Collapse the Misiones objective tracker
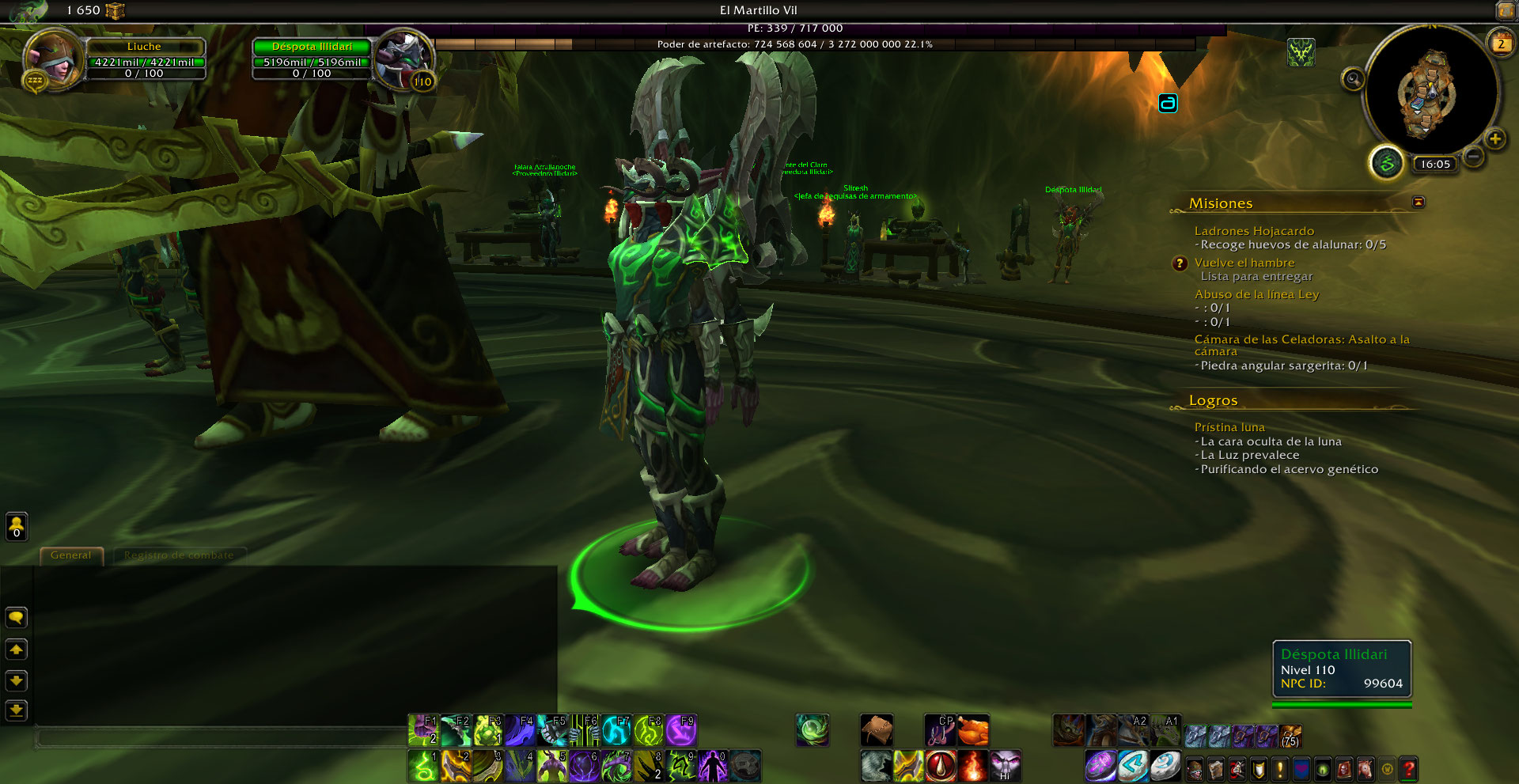The width and height of the screenshot is (1519, 784). (x=1419, y=203)
